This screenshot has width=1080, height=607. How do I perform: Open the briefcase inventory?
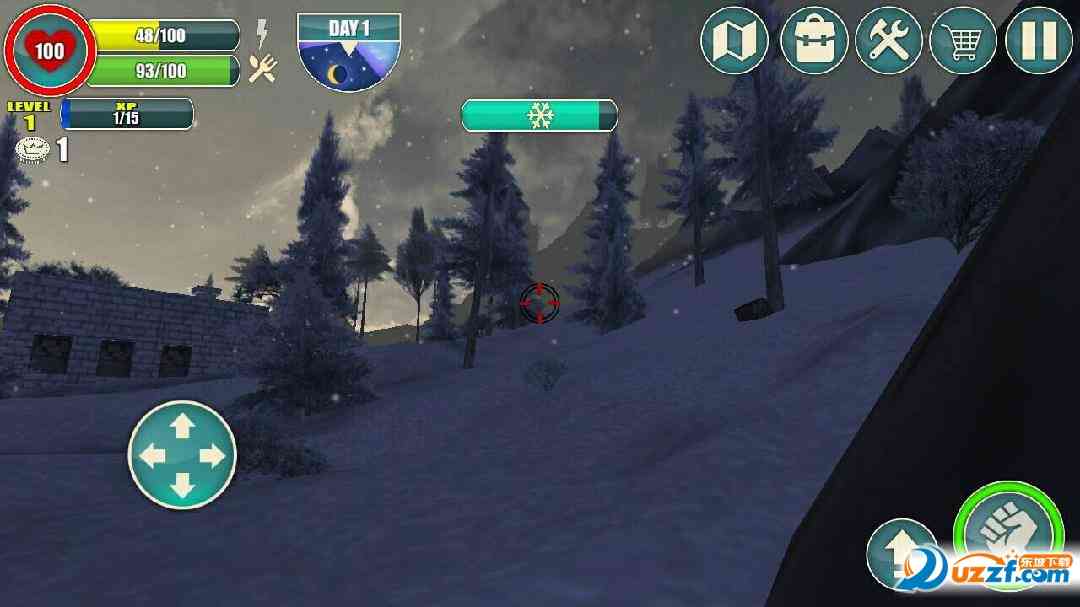814,40
